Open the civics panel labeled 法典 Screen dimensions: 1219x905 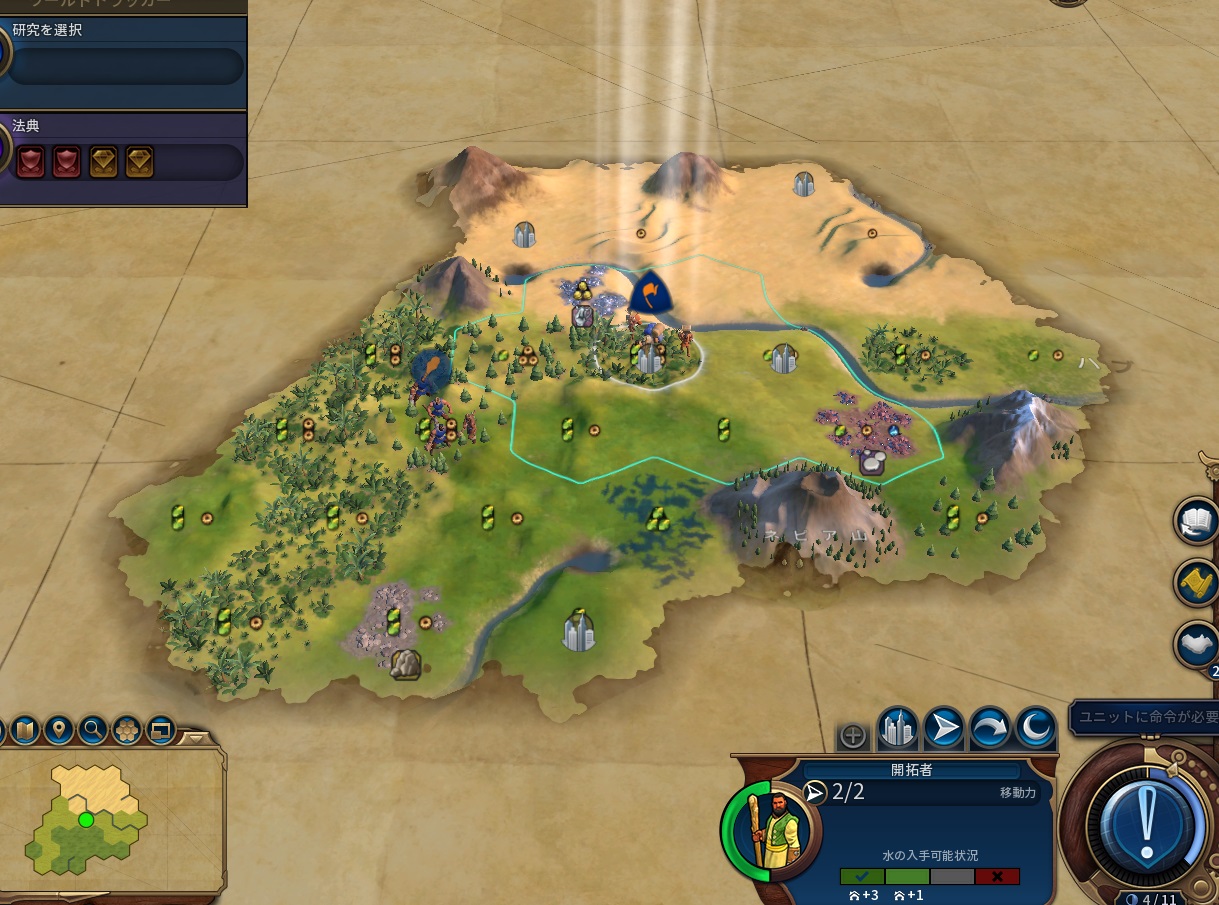click(126, 162)
